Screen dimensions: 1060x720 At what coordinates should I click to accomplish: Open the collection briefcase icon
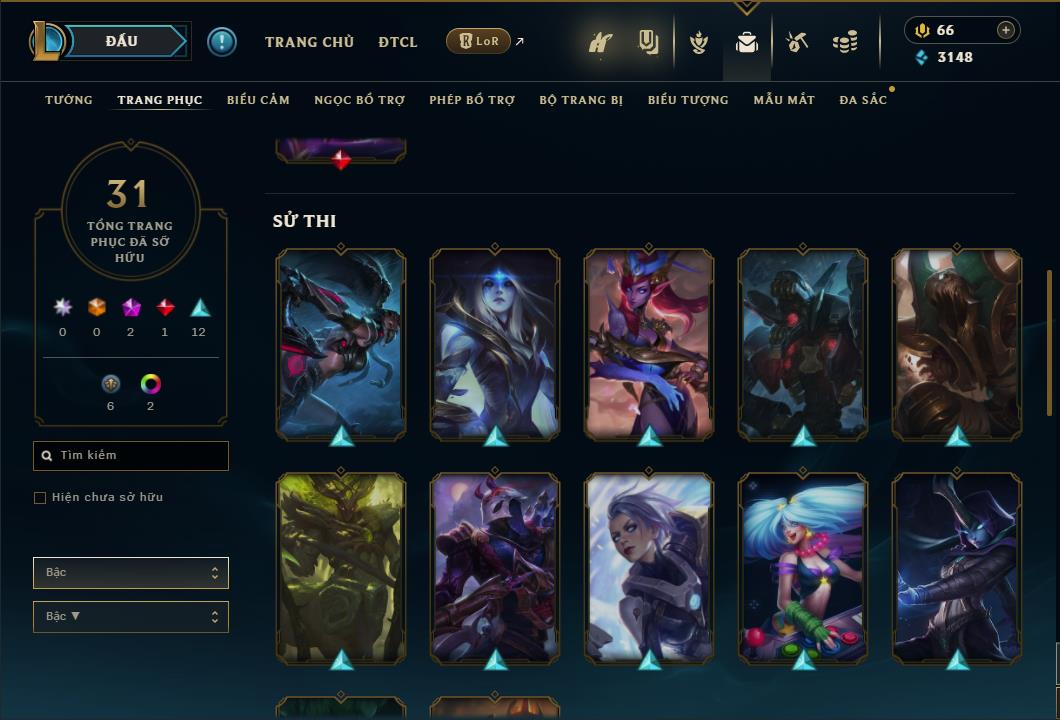[x=747, y=42]
